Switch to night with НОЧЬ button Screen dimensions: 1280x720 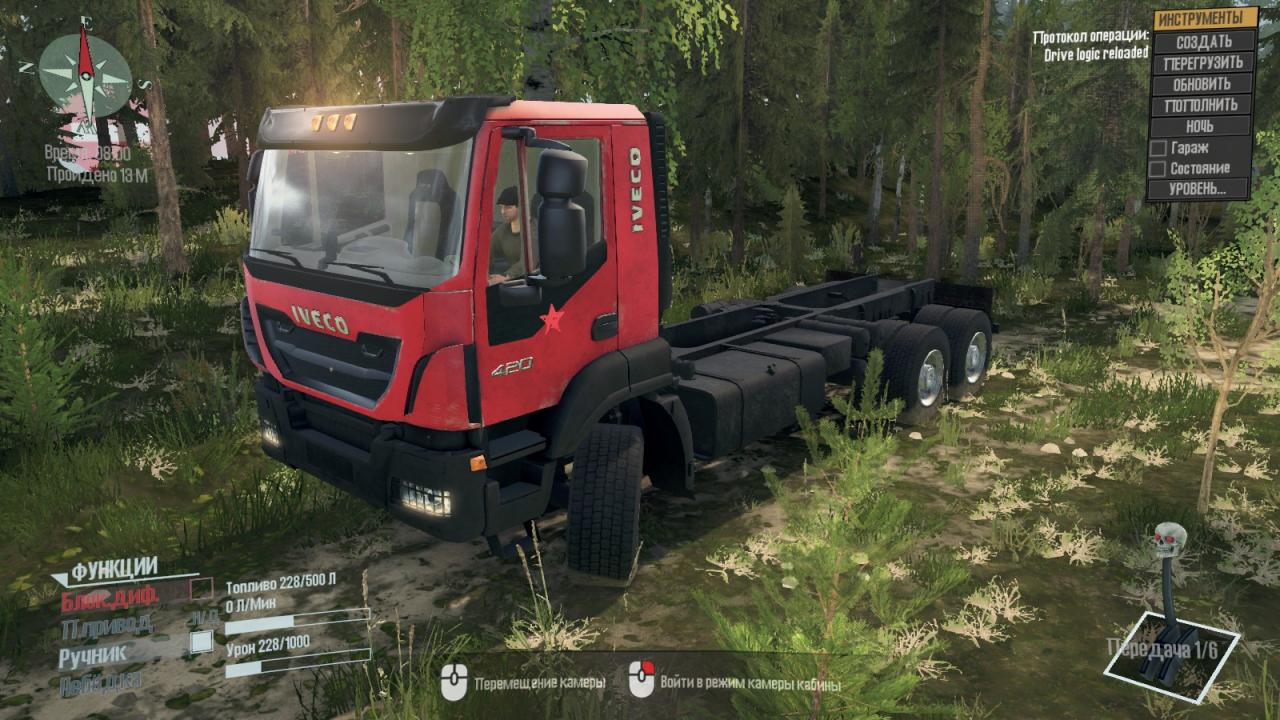[x=1203, y=127]
